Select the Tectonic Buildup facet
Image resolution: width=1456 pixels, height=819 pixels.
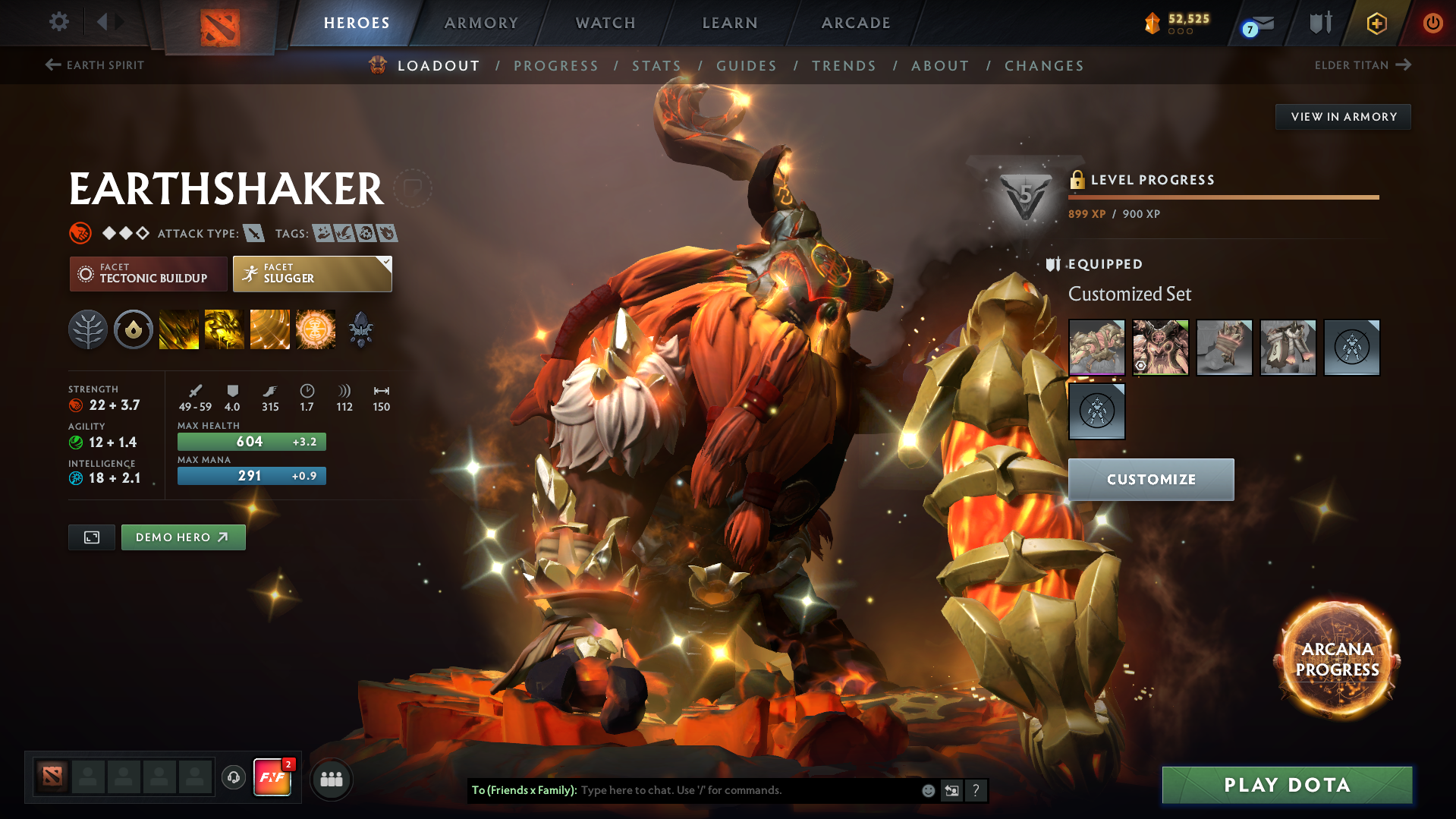[x=149, y=274]
